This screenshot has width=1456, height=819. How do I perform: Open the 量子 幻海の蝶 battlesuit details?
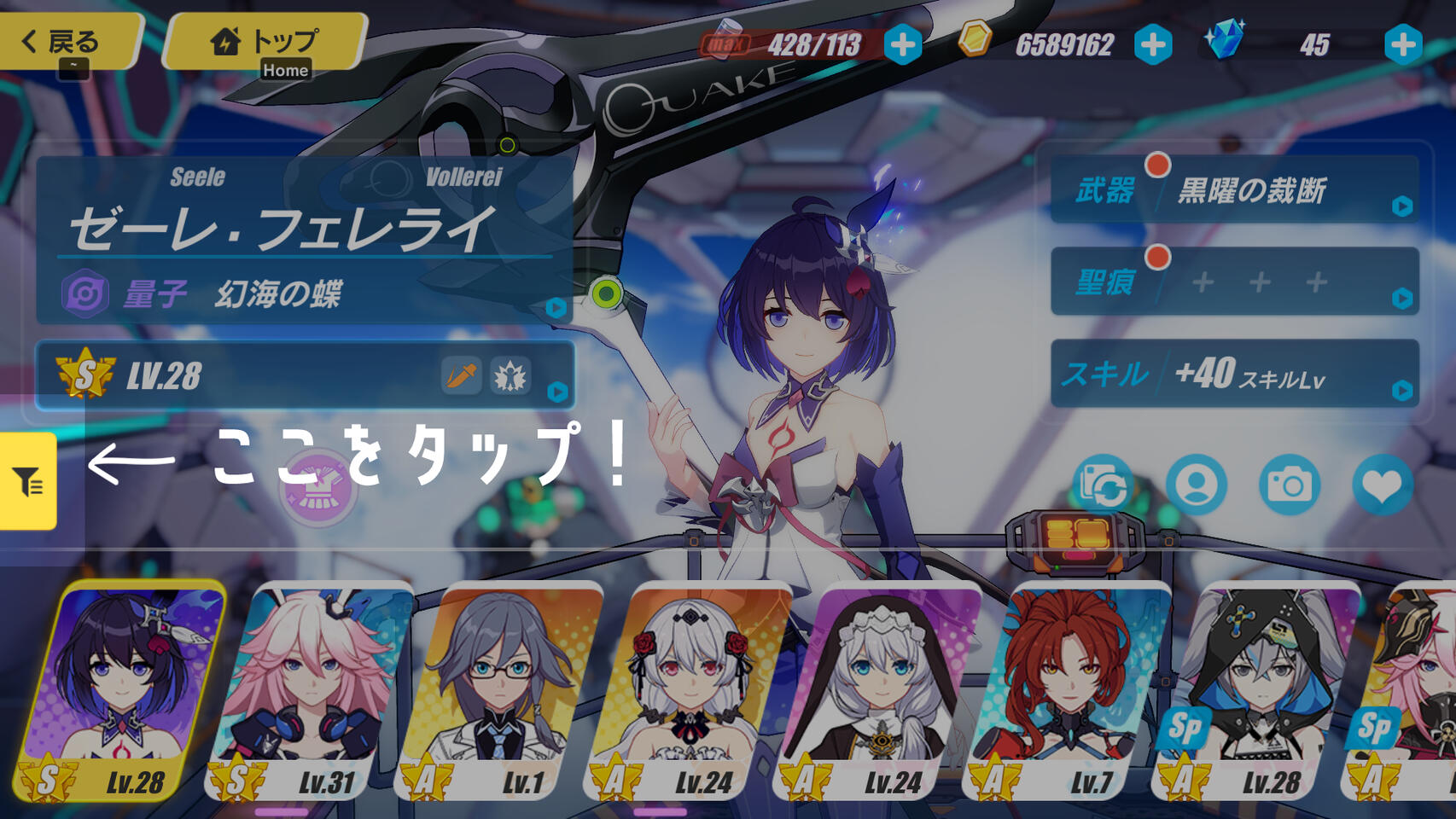click(x=304, y=293)
